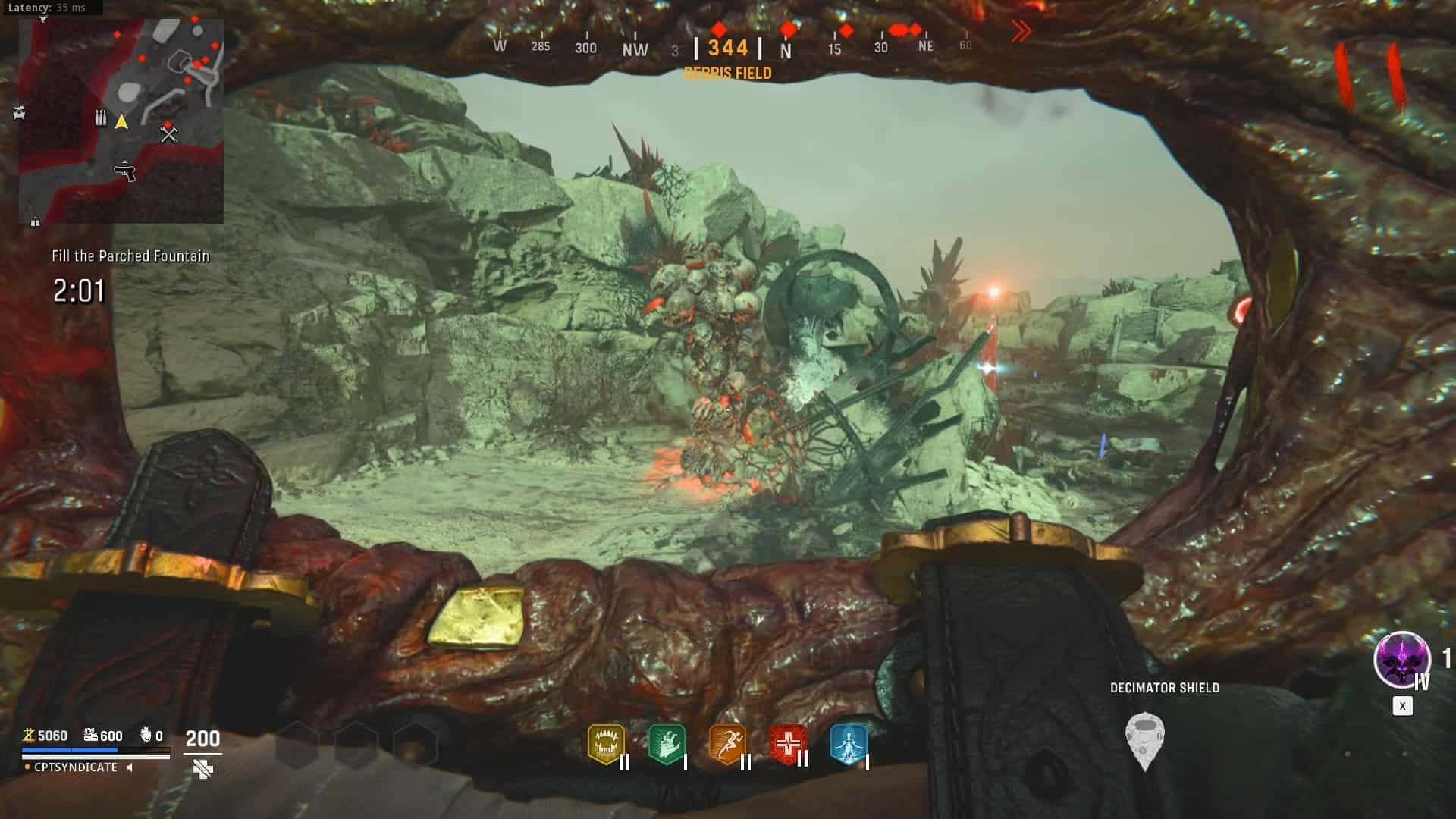Click the Decimator Shield icon

click(x=1144, y=739)
